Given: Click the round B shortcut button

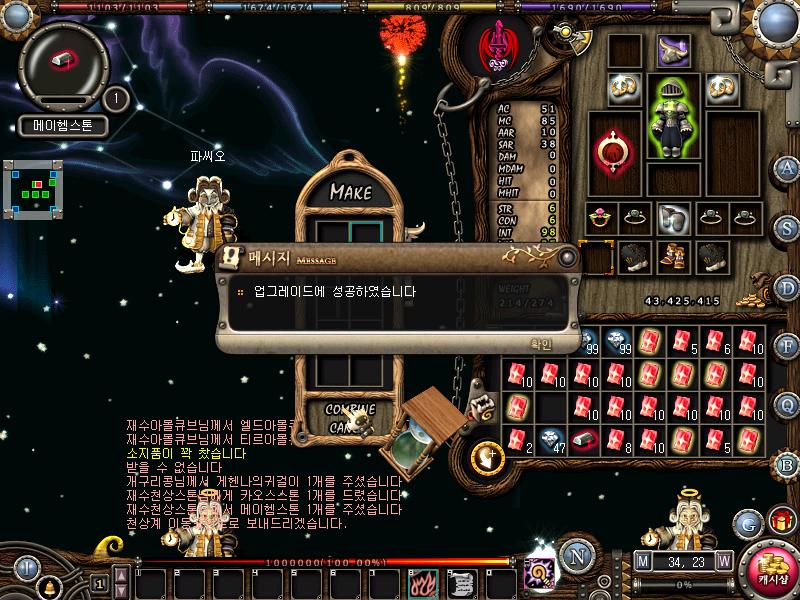Looking at the screenshot, I should 787,464.
